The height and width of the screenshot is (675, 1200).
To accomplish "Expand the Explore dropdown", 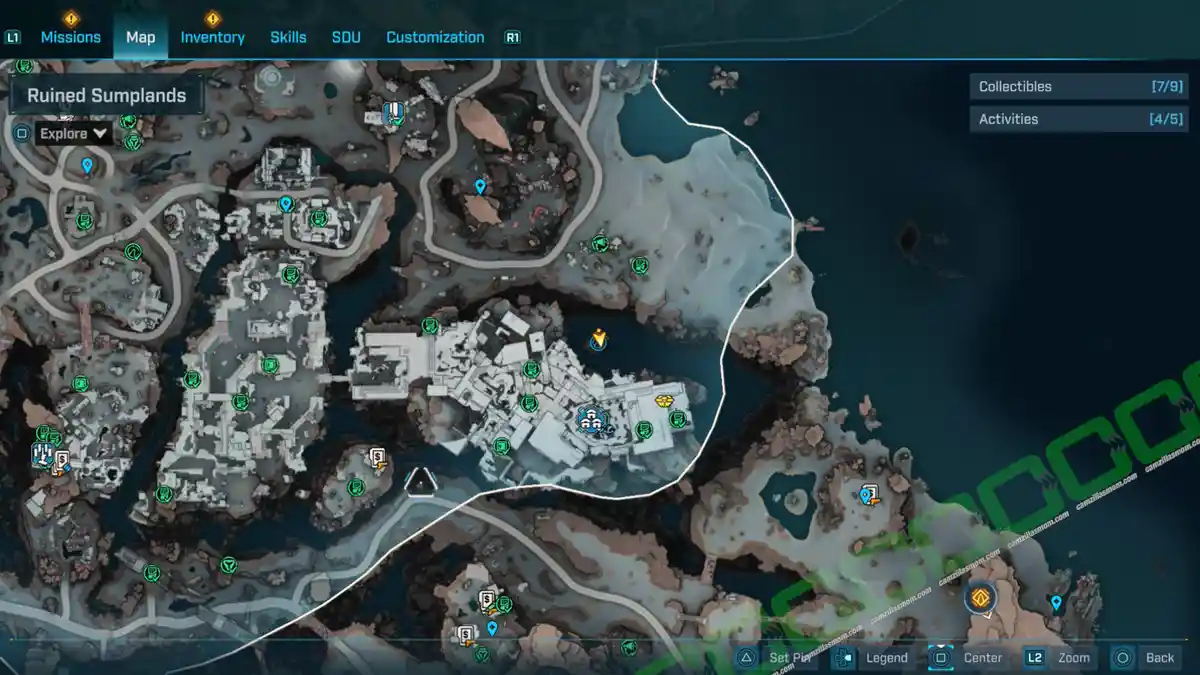I will (x=74, y=133).
